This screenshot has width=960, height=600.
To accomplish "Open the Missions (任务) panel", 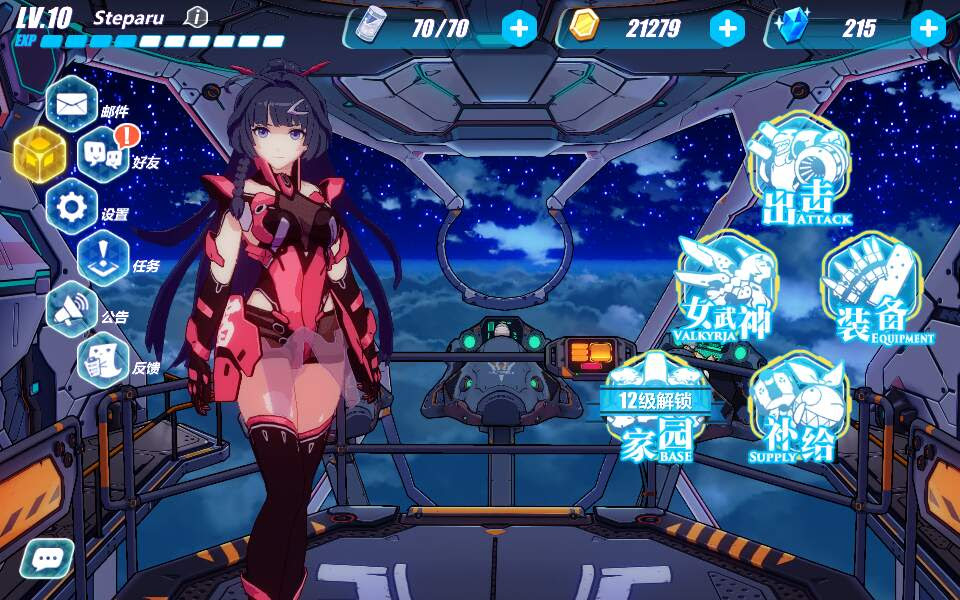I will click(103, 258).
